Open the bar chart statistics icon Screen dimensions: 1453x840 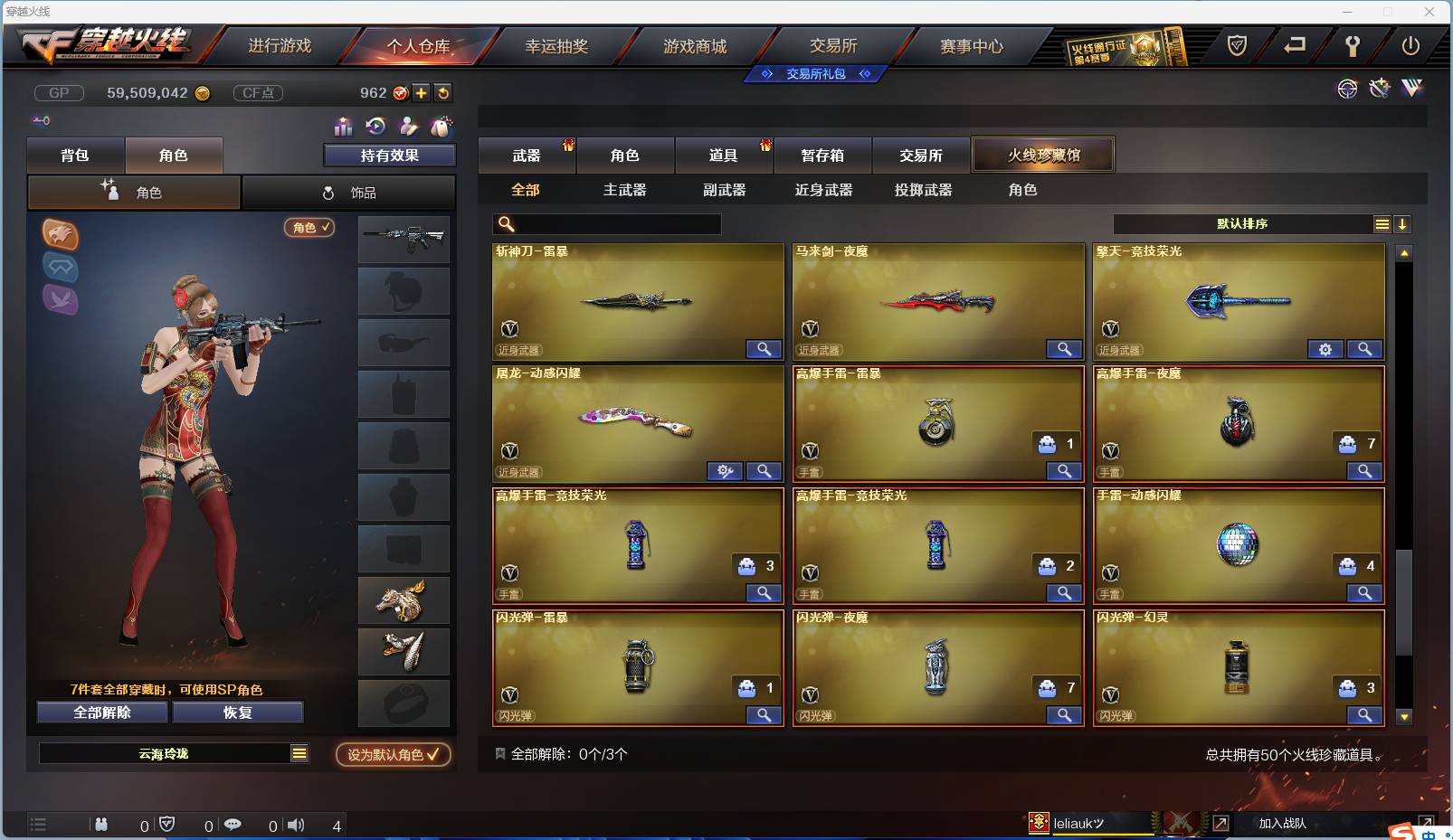point(343,127)
